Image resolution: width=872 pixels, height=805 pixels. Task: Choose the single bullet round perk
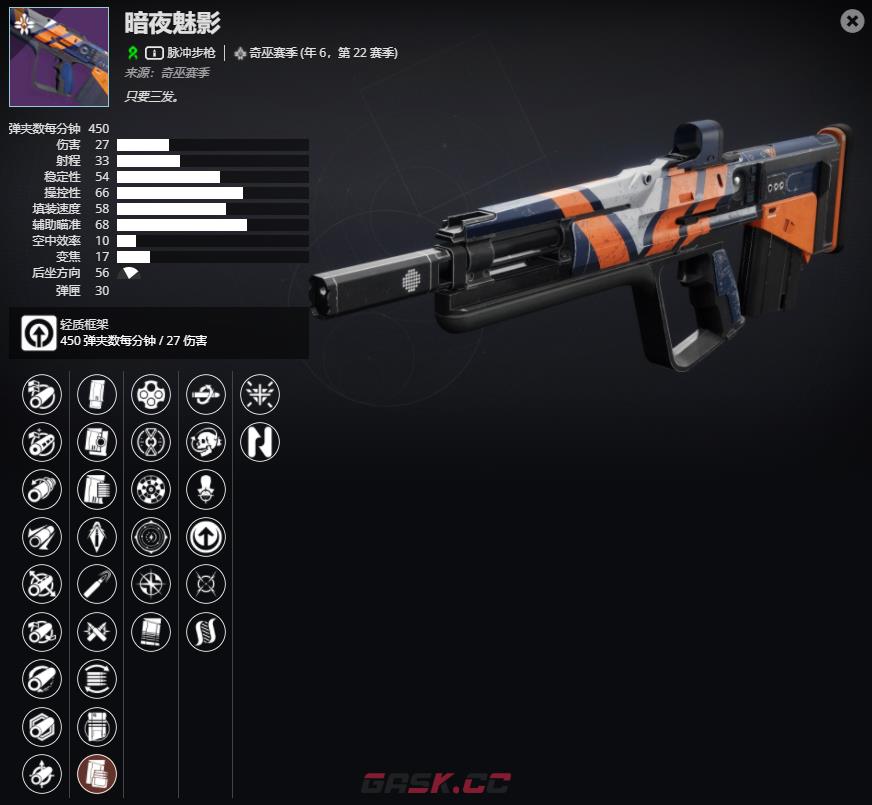click(x=97, y=584)
